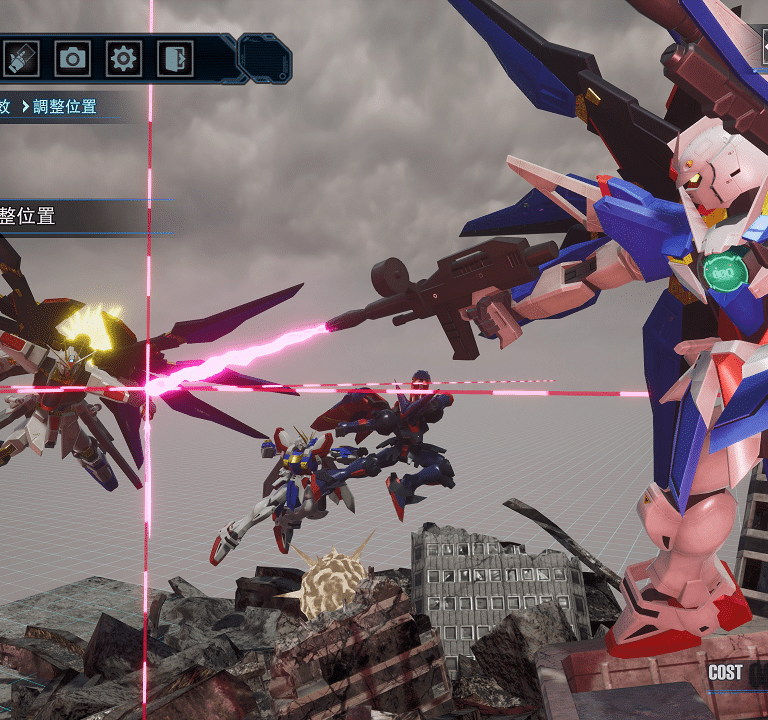
Task: Click the camera screenshot icon
Action: pos(72,59)
